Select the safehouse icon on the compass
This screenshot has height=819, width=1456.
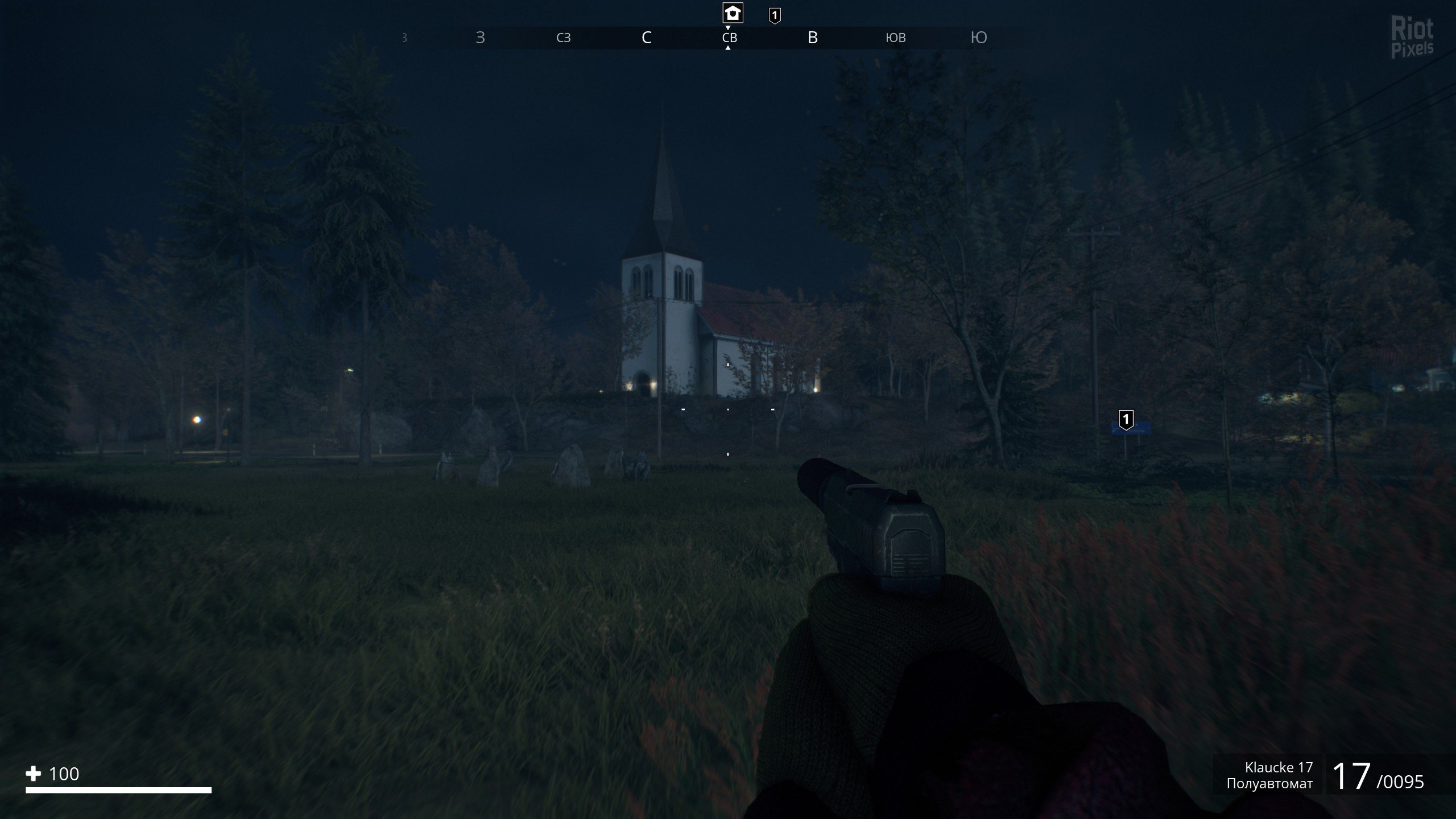point(733,13)
